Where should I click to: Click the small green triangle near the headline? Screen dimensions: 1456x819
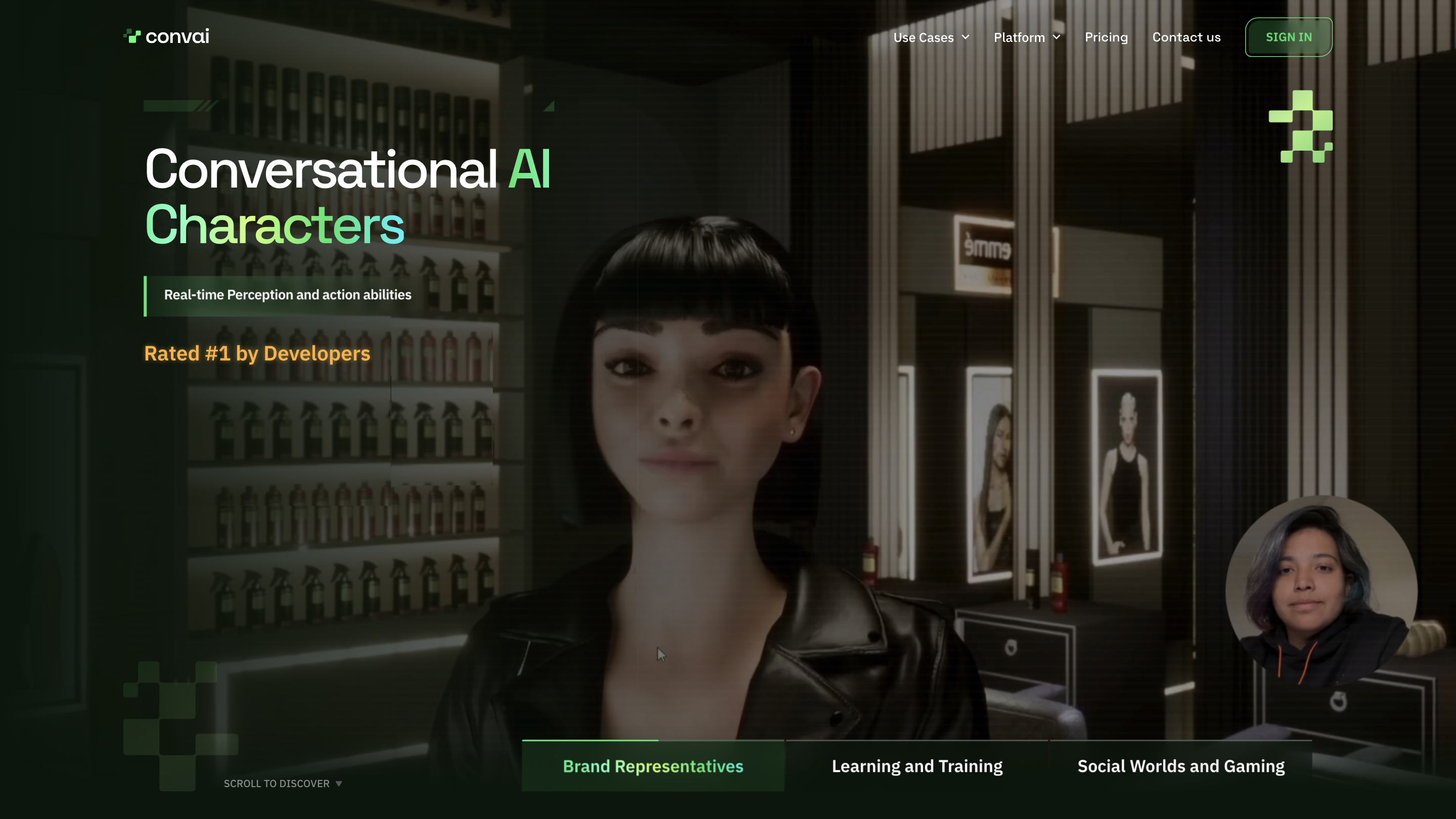pos(549,105)
